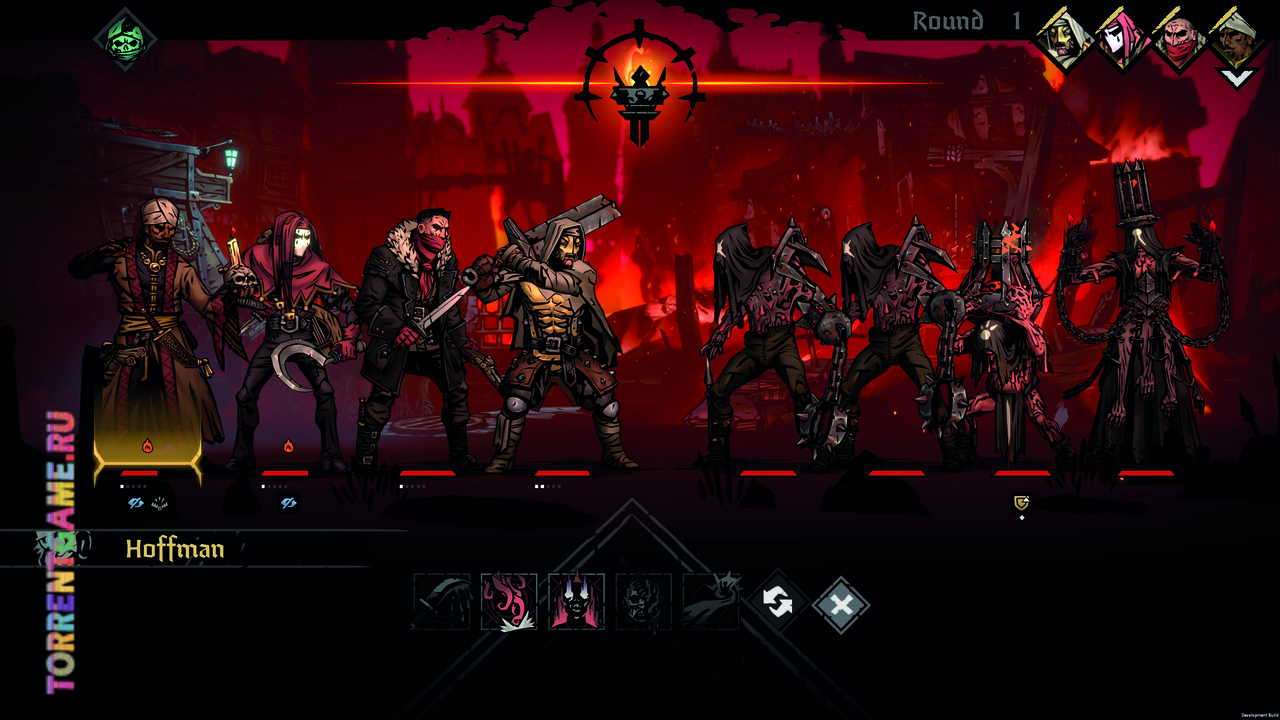Select the spiked claw hand skill
This screenshot has width=1280, height=720.
(x=710, y=602)
